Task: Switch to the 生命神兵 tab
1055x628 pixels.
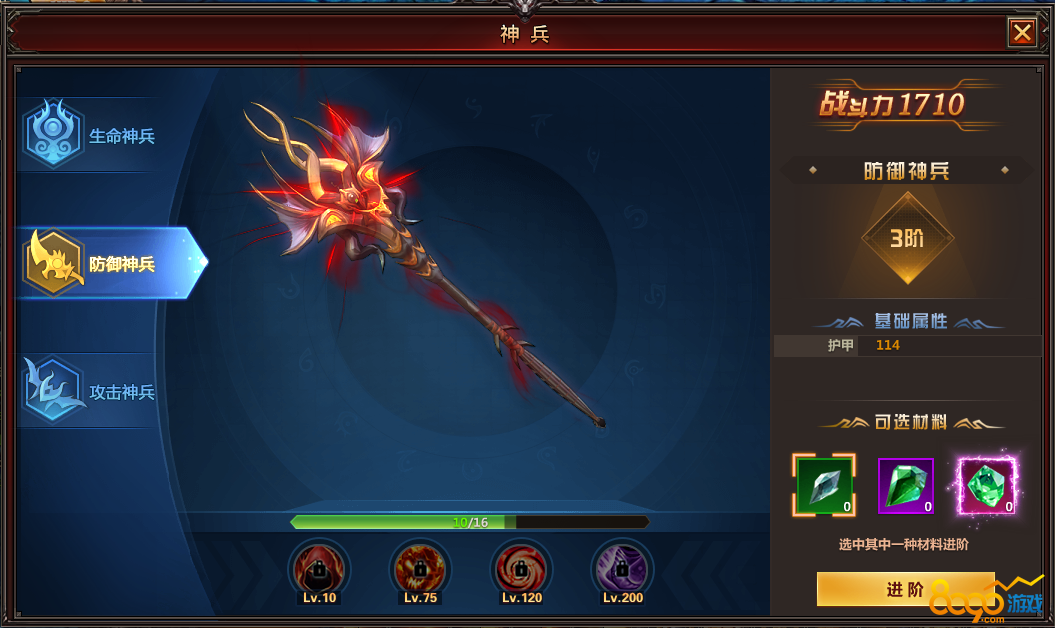Action: click(x=95, y=136)
